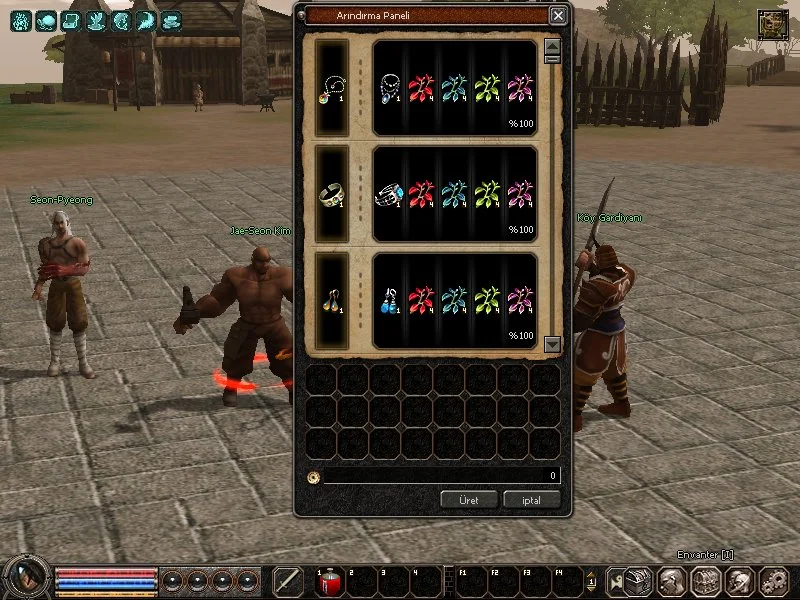This screenshot has height=600, width=800.
Task: Click the red herb in the first recipe
Action: pos(422,88)
